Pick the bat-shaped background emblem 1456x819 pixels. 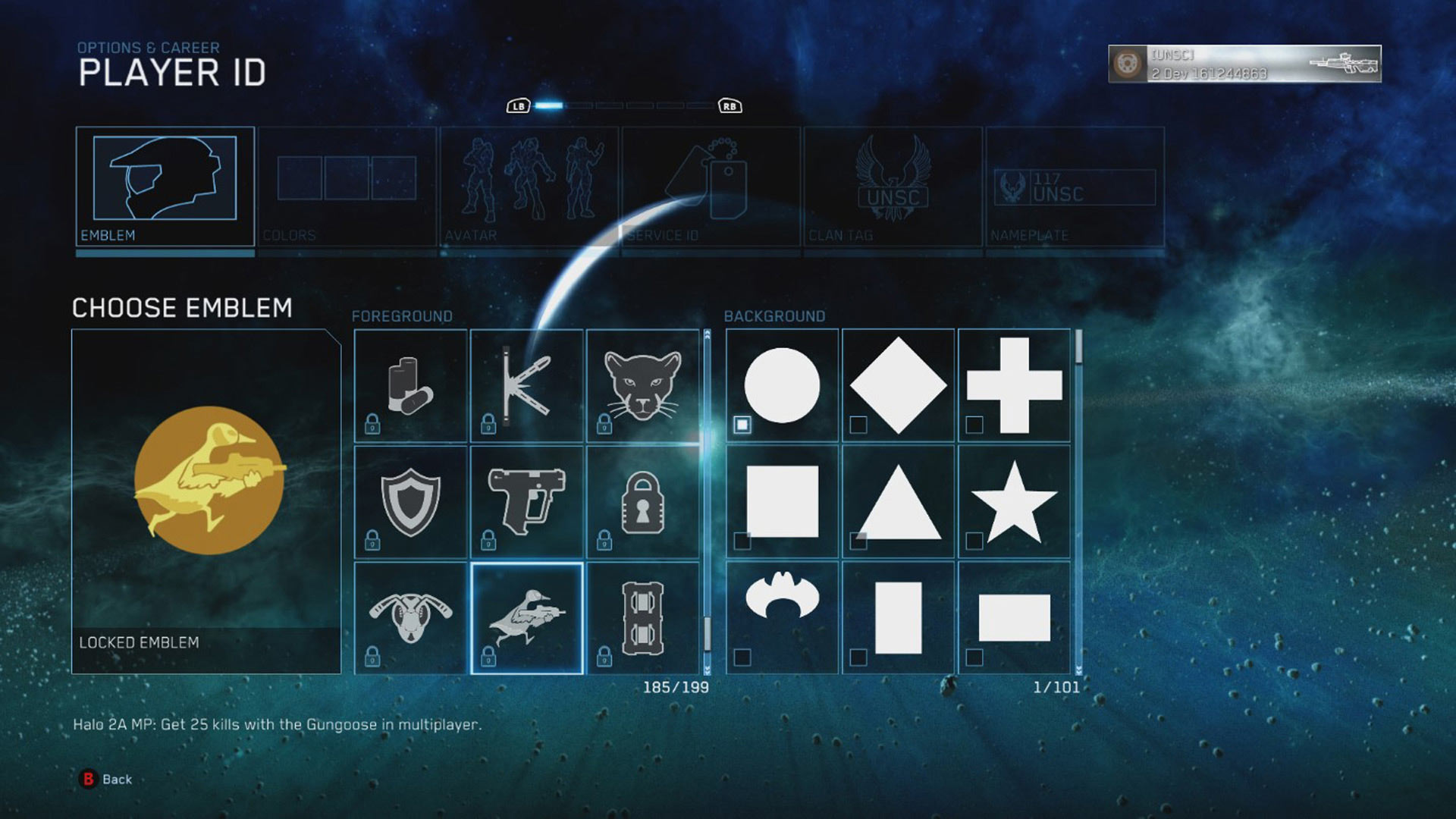coord(782,618)
